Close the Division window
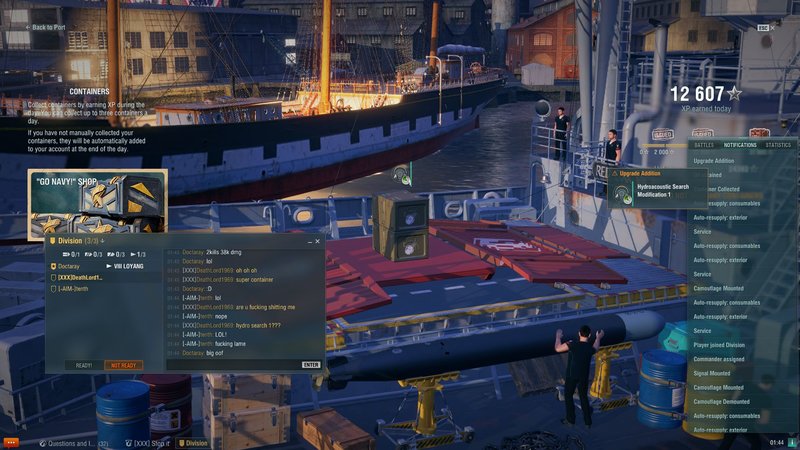Image resolution: width=800 pixels, height=450 pixels. (x=318, y=241)
